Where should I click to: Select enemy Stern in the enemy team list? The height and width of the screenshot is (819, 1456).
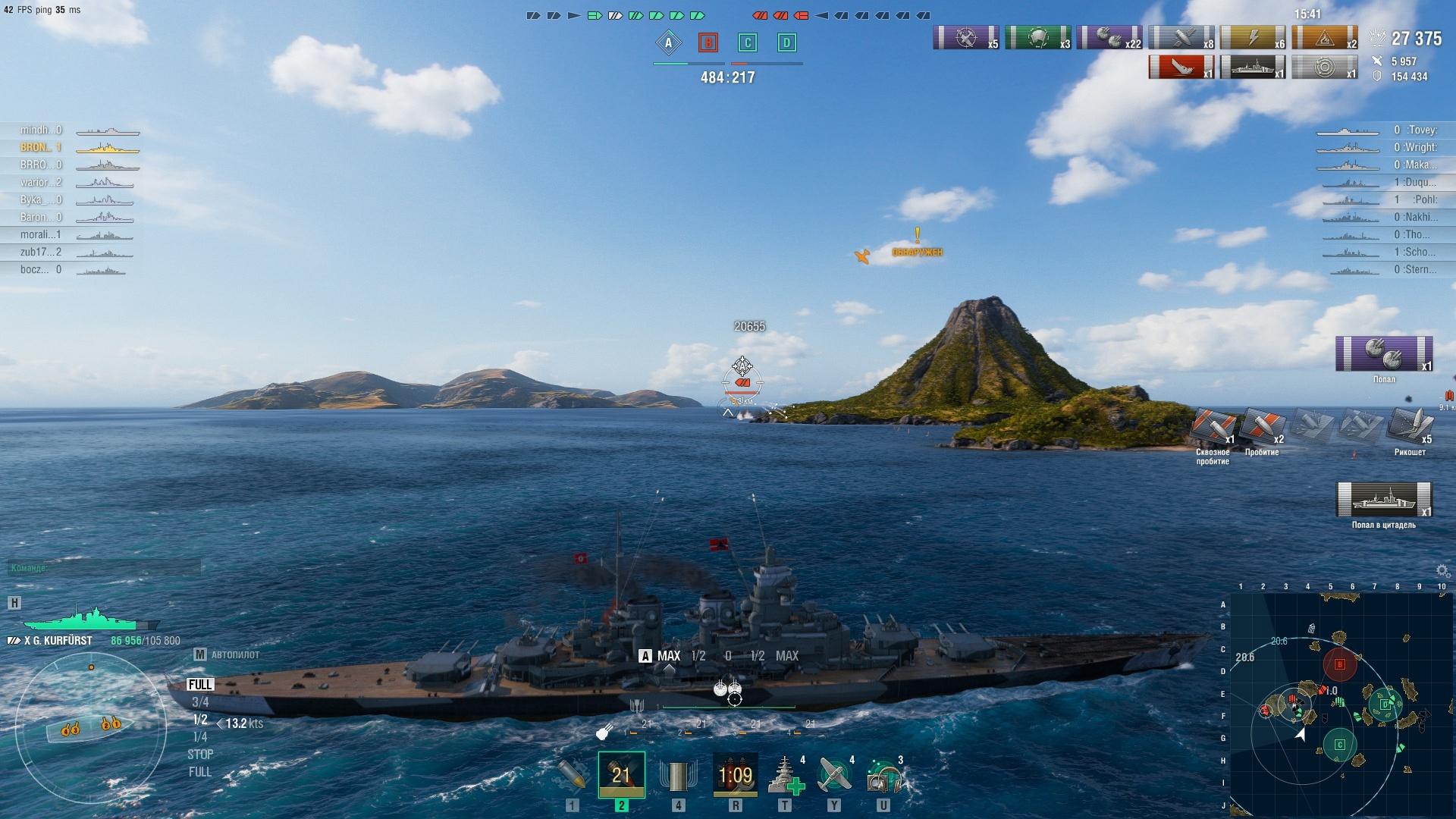pyautogui.click(x=1420, y=269)
